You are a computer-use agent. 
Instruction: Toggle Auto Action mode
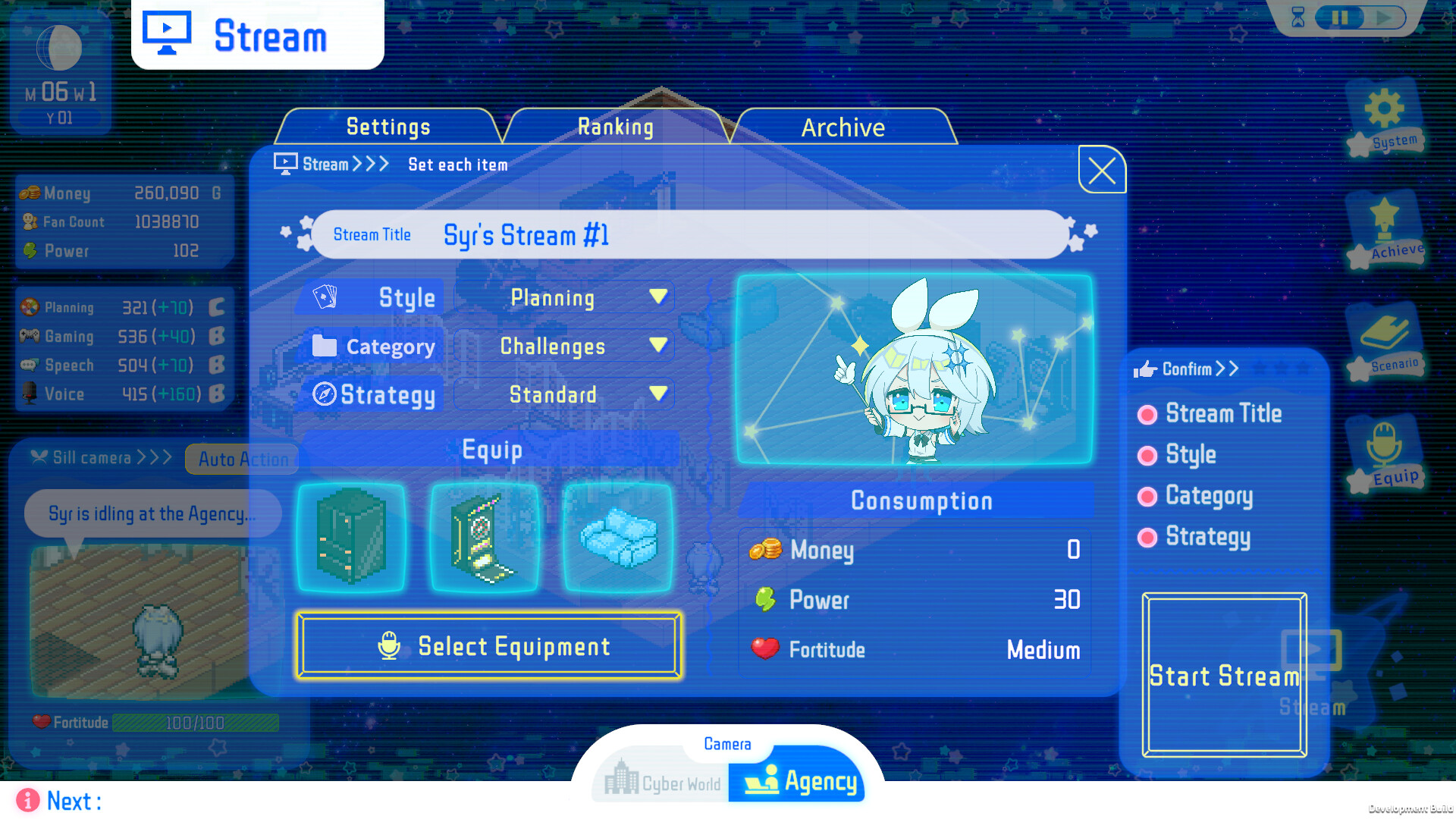[x=242, y=459]
